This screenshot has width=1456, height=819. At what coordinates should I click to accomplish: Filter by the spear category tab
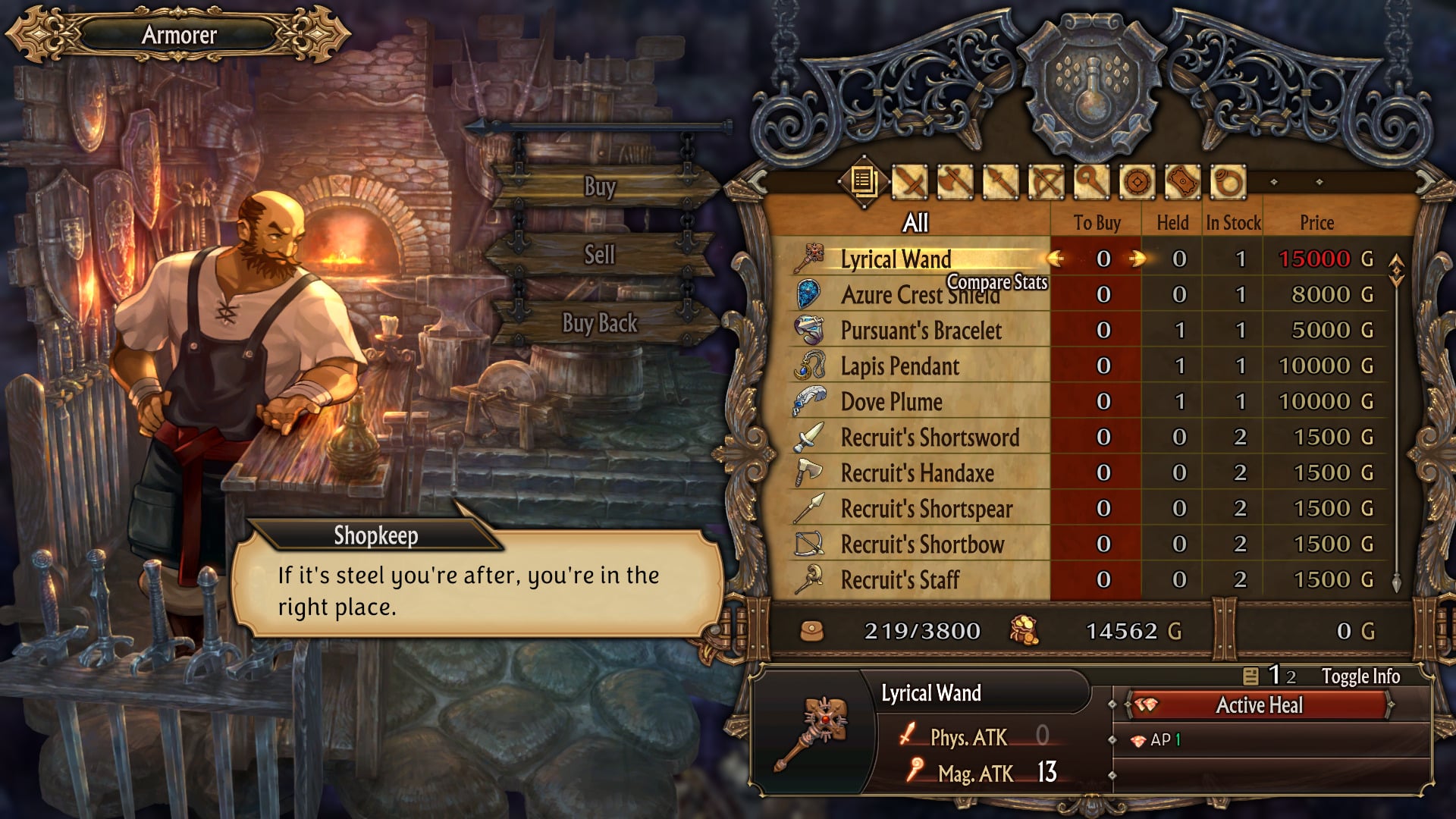tap(1001, 182)
